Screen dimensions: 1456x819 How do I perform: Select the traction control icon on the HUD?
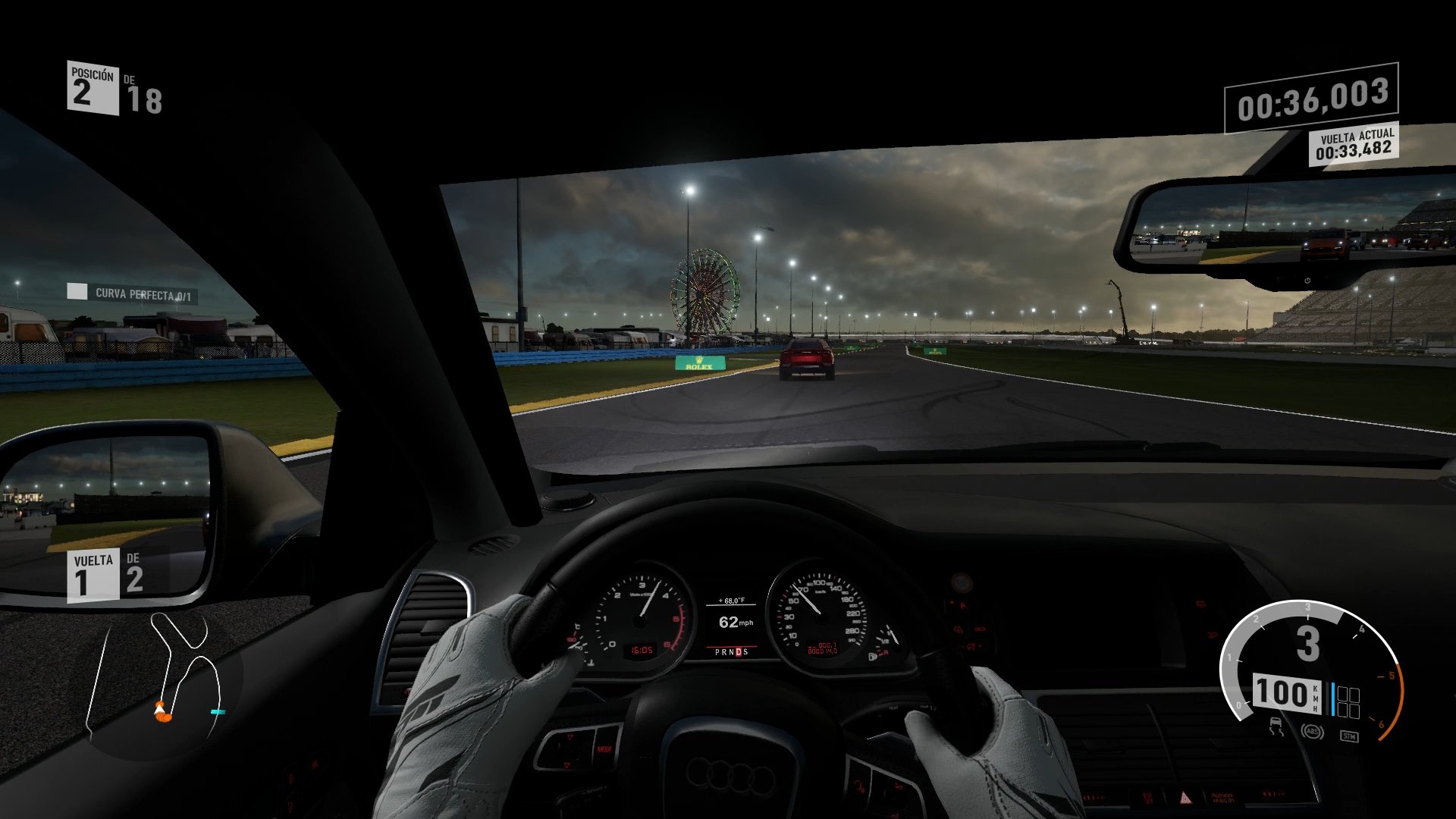1276,727
